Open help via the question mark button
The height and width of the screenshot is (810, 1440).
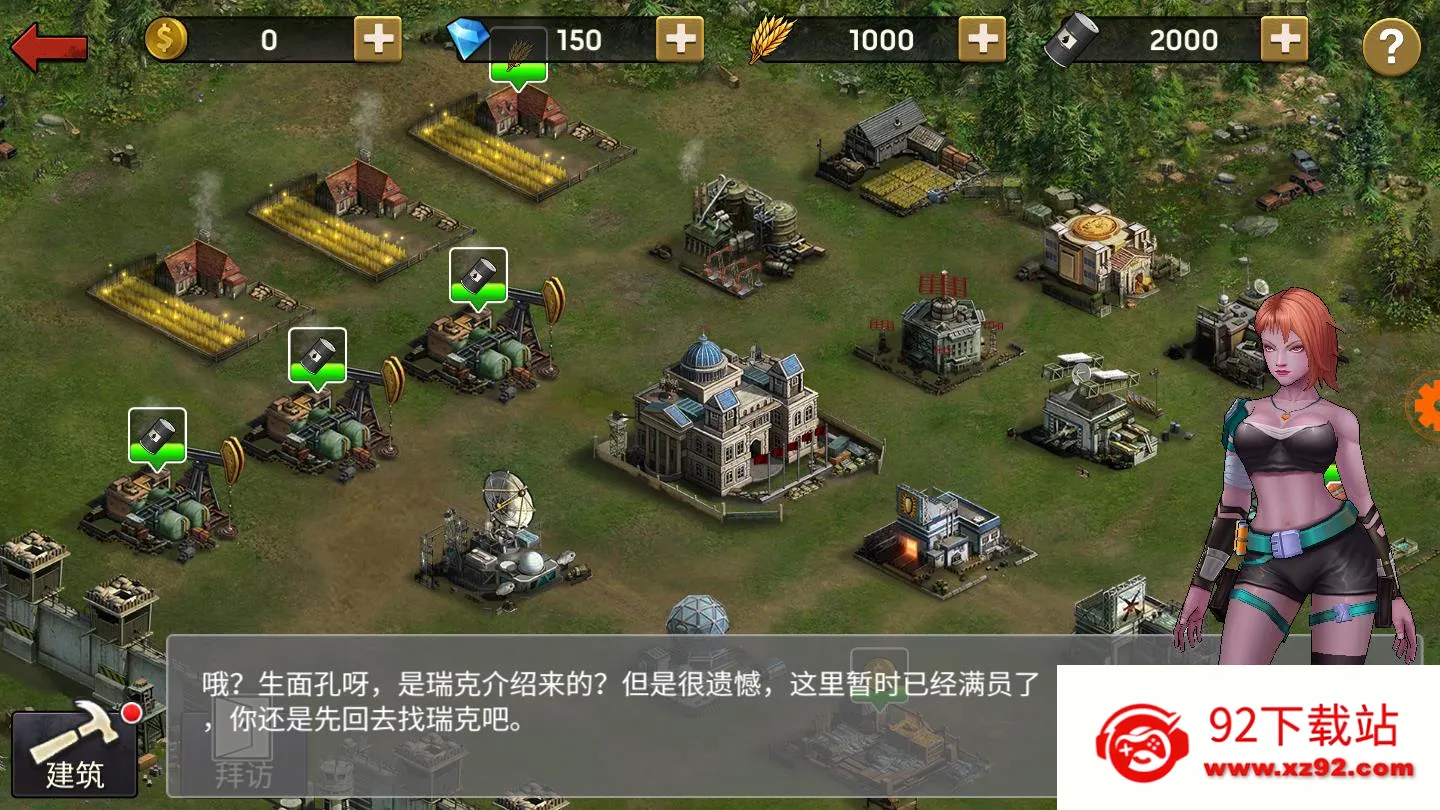click(1390, 42)
